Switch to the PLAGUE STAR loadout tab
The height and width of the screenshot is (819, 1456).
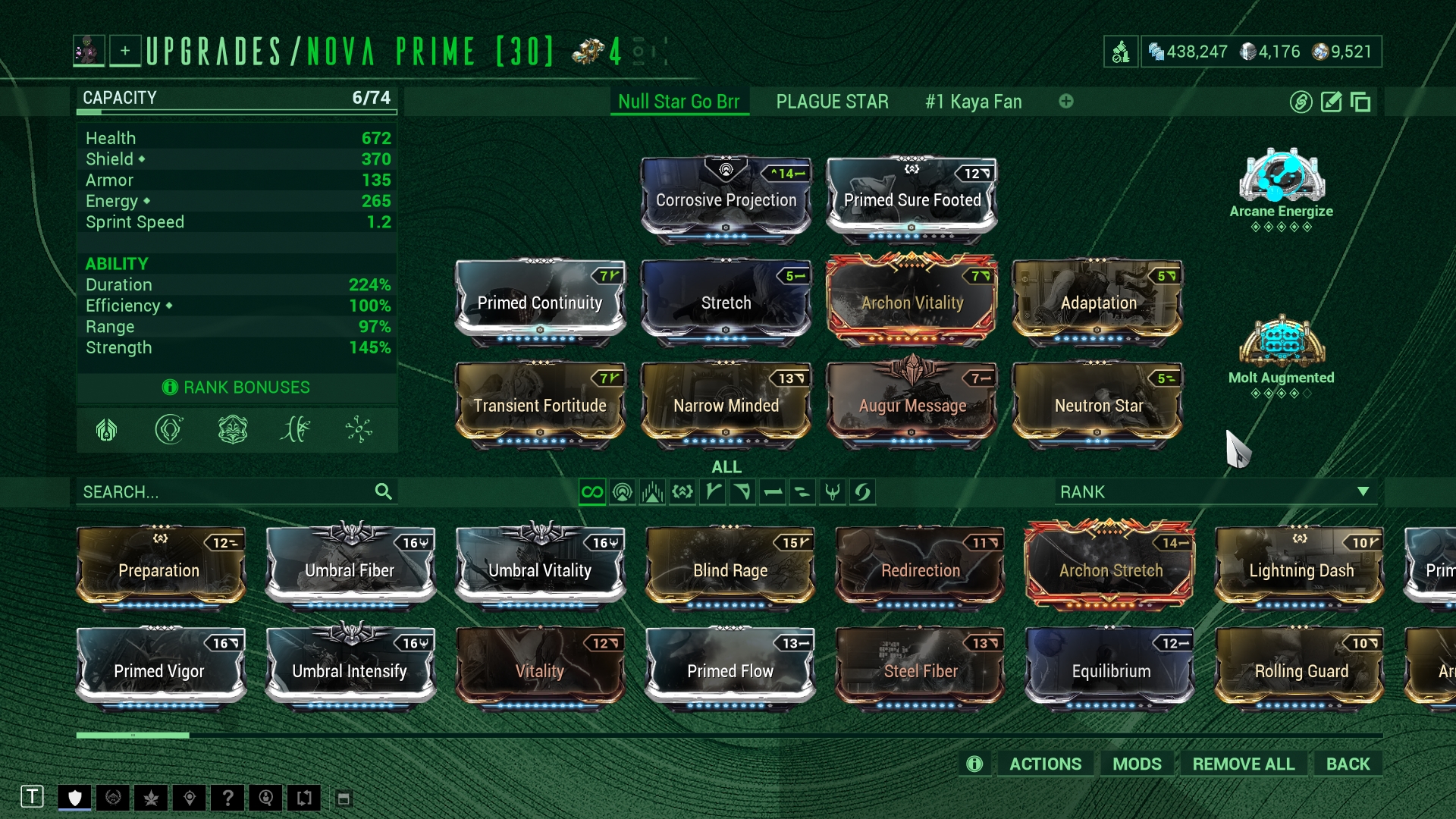[x=832, y=102]
